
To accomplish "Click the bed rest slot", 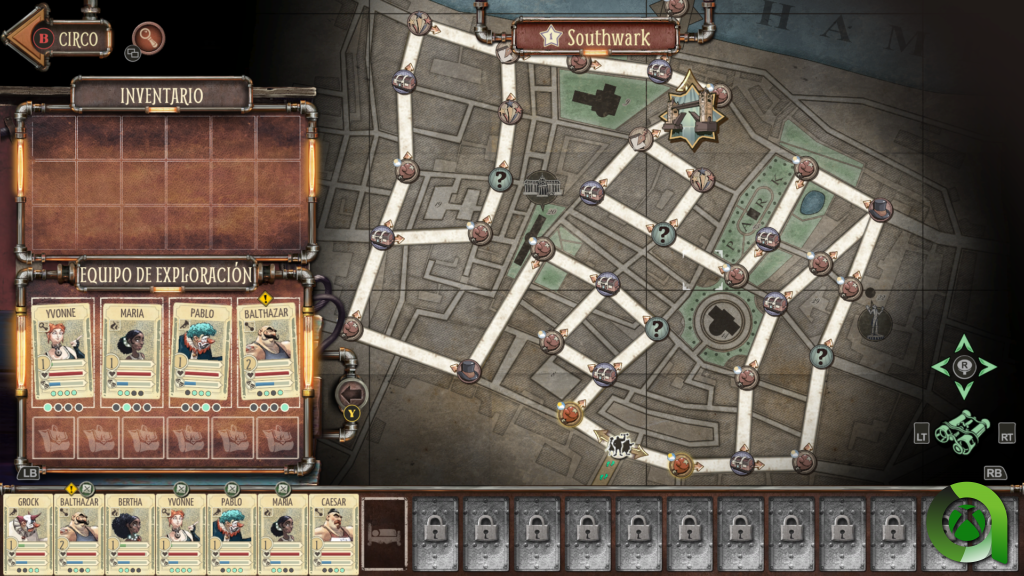I will pyautogui.click(x=384, y=534).
